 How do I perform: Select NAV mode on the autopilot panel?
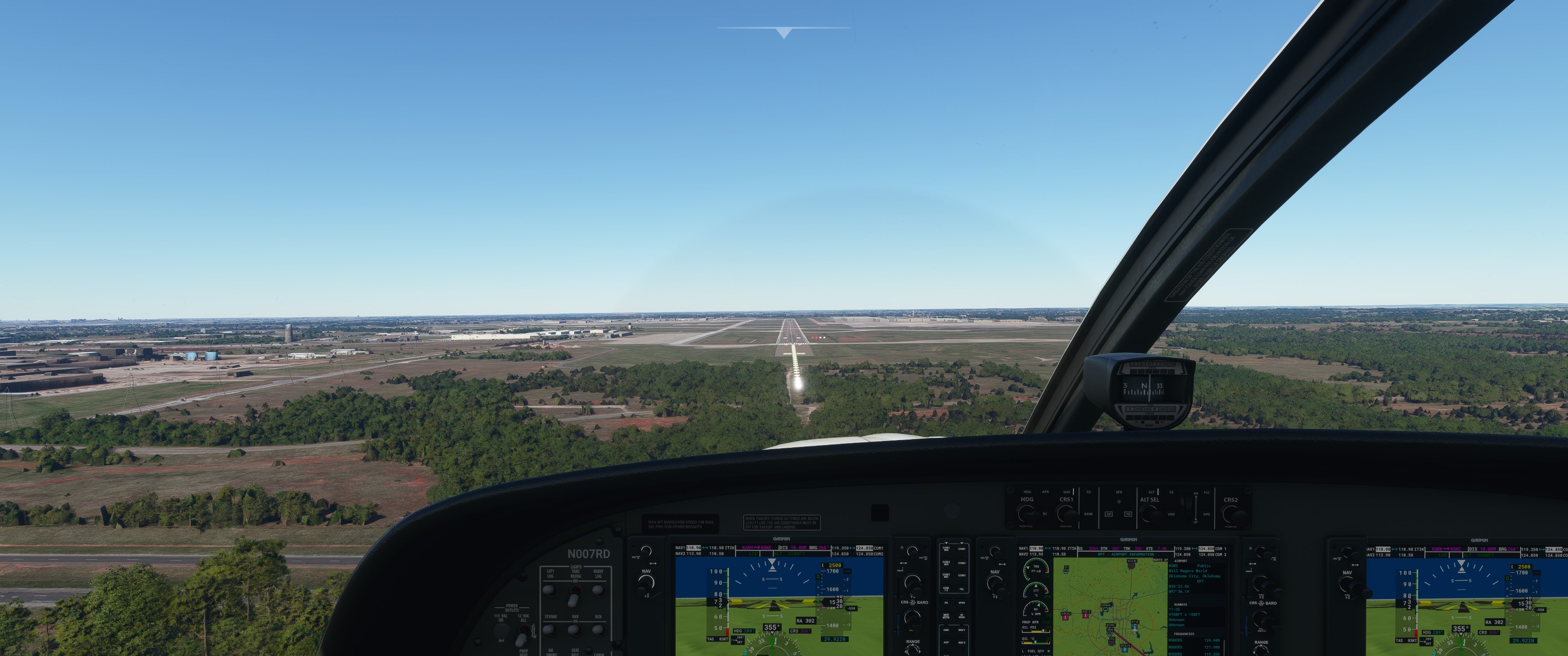(1067, 492)
